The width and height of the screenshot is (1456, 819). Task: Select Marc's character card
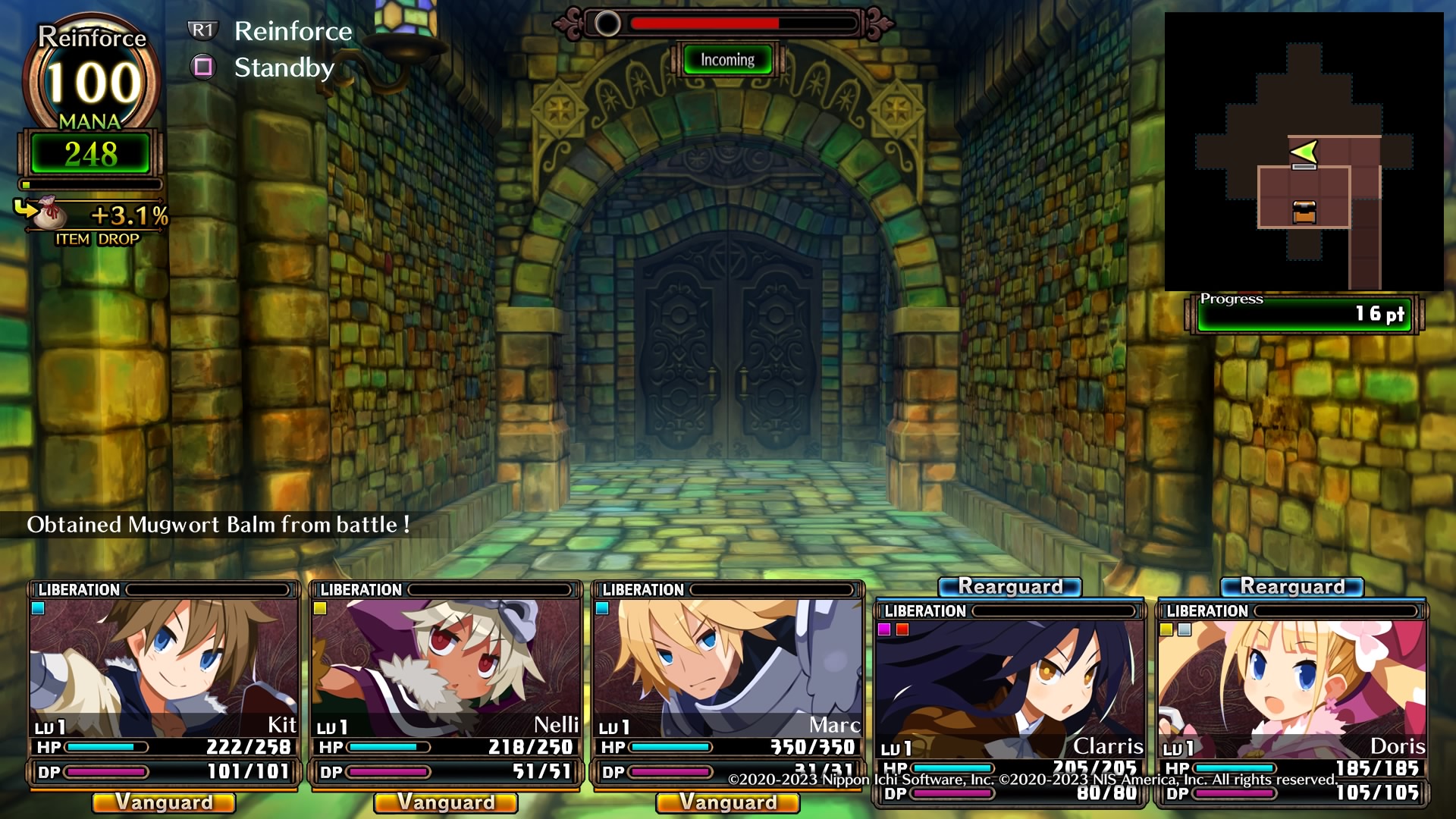[728, 667]
